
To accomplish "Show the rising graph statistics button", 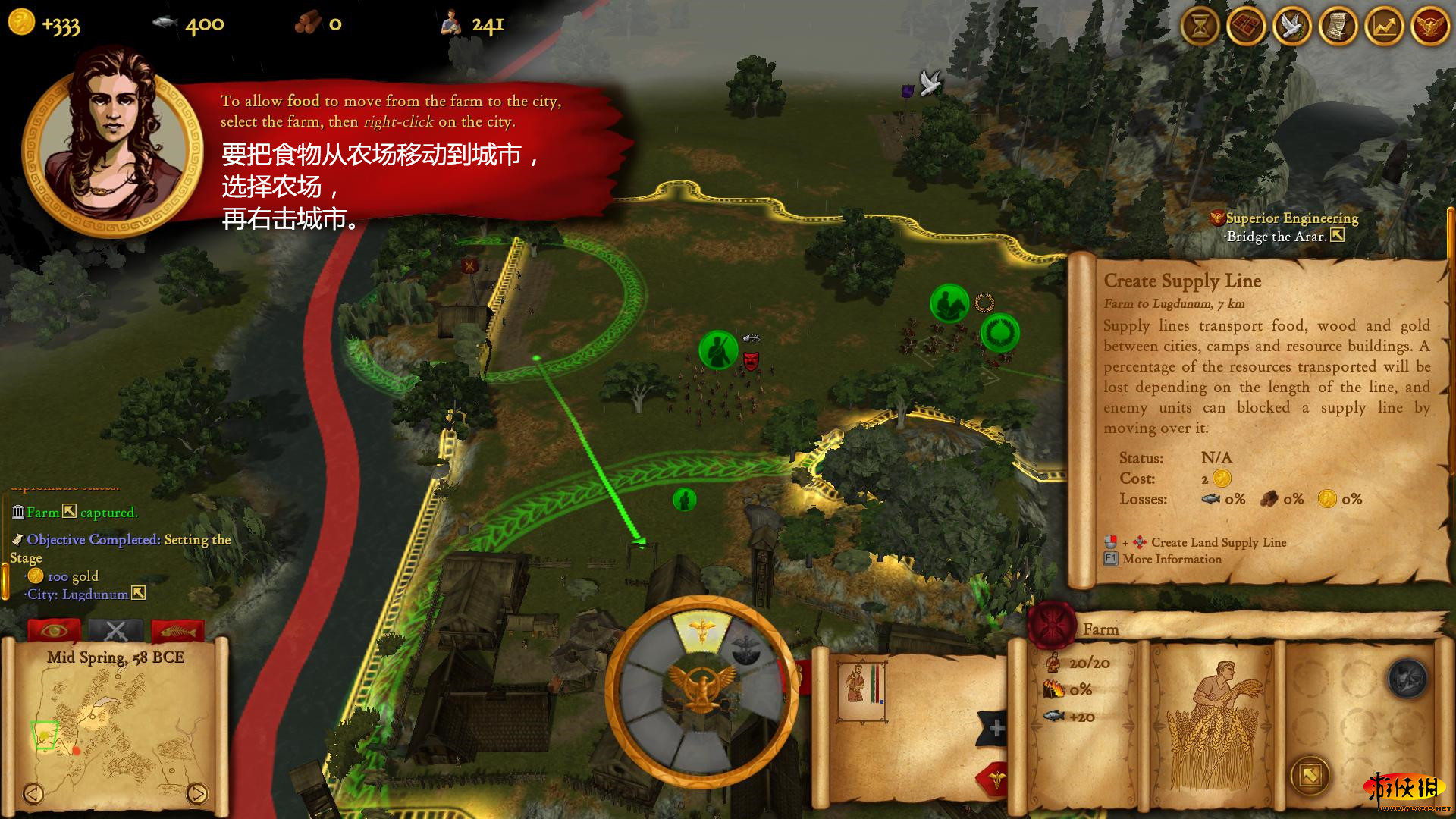I will 1384,27.
